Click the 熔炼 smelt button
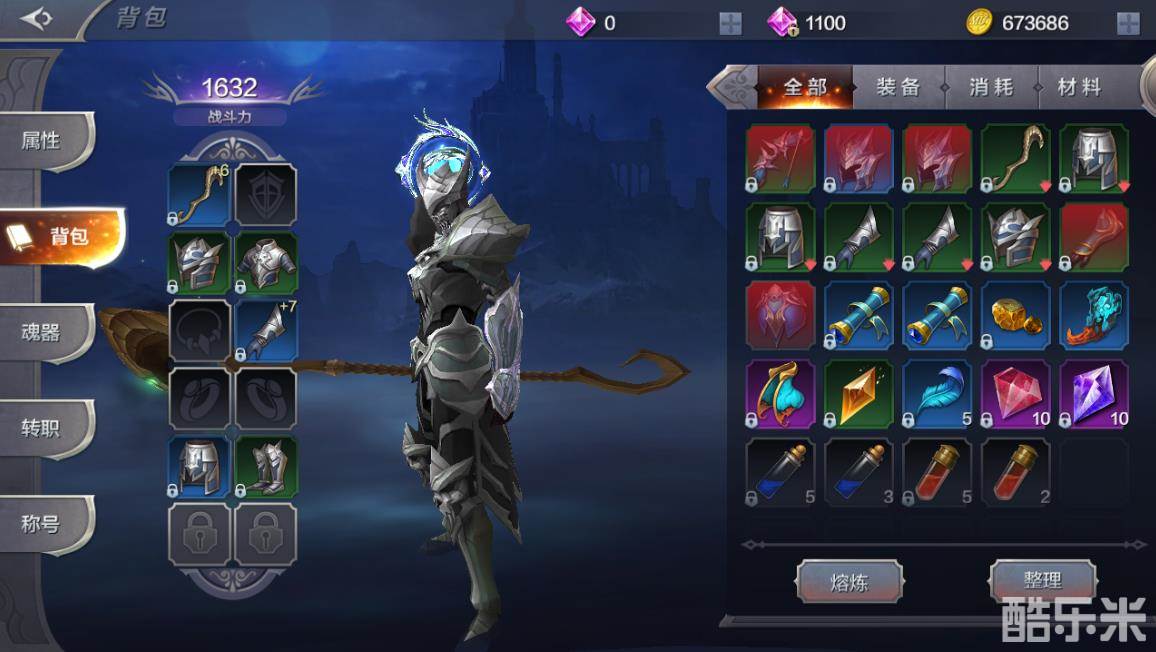Viewport: 1156px width, 652px height. pos(849,581)
